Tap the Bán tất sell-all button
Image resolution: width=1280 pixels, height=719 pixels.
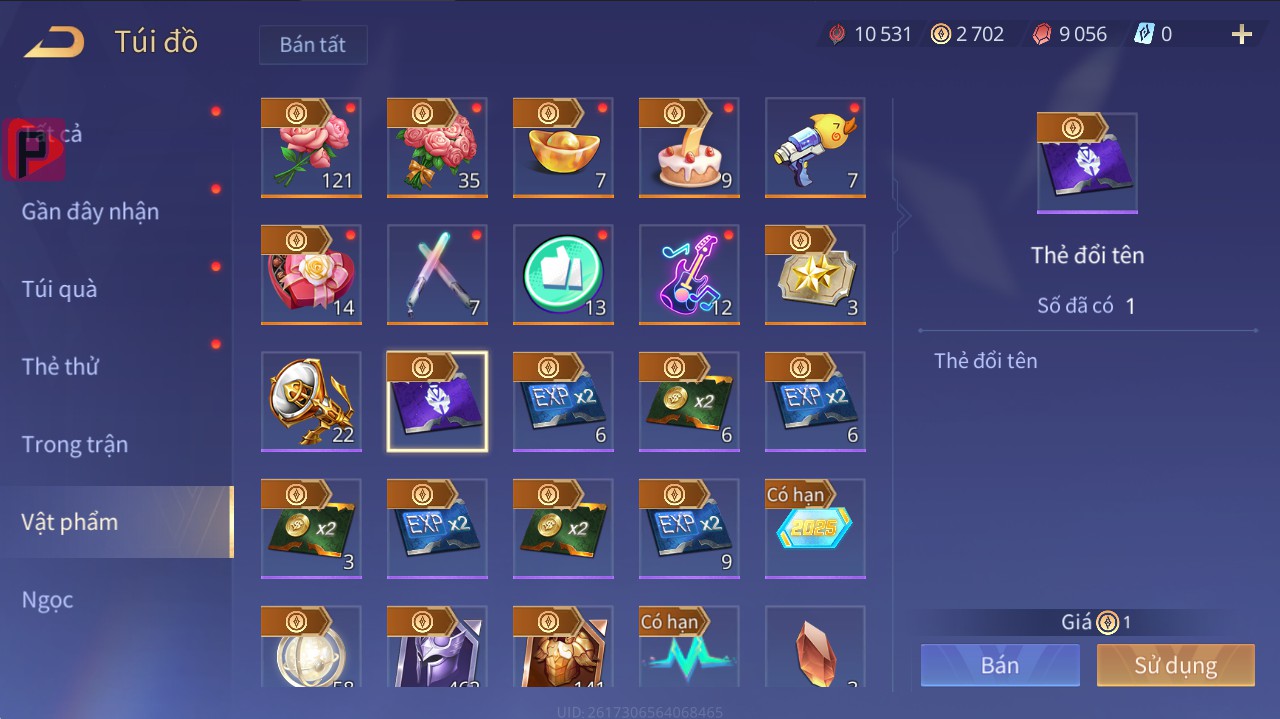click(313, 45)
